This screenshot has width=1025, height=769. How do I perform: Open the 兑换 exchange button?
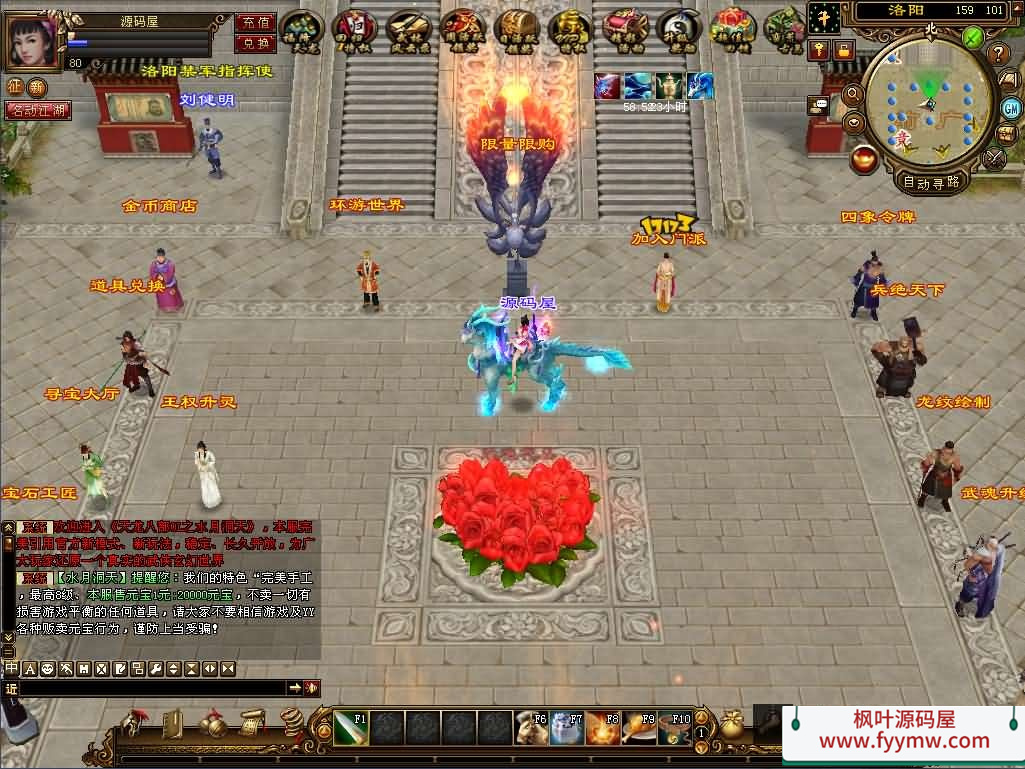[x=255, y=43]
